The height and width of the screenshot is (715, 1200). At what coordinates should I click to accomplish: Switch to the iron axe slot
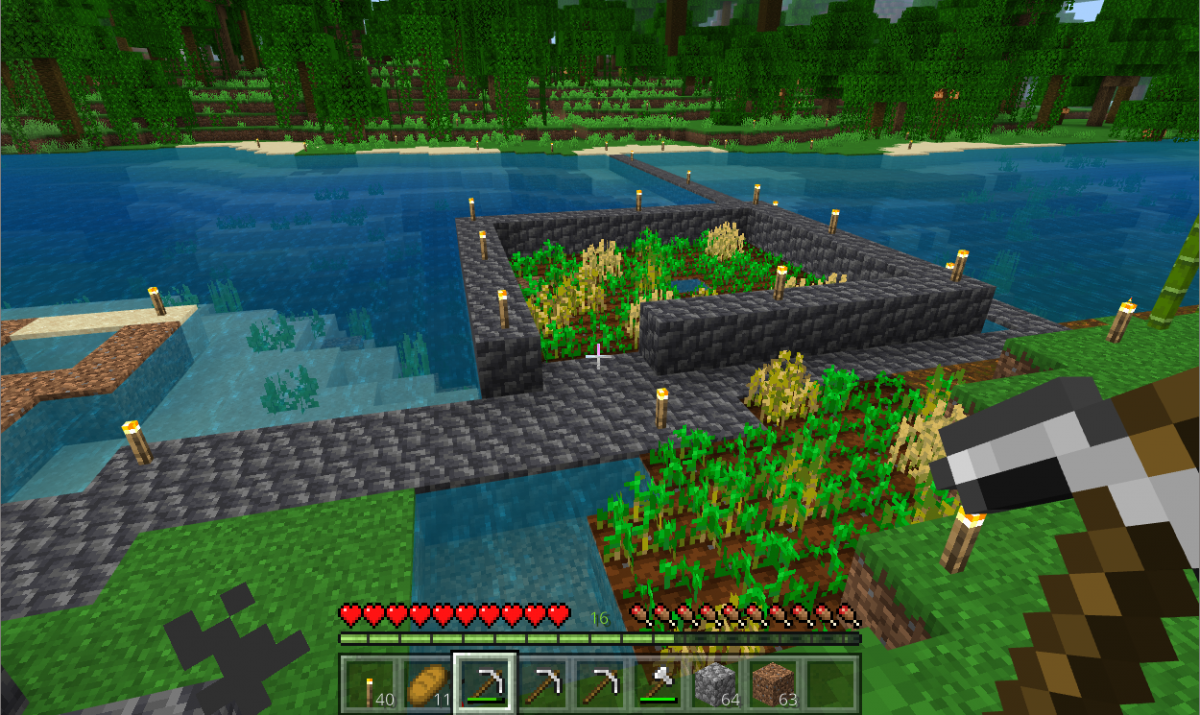coord(658,684)
